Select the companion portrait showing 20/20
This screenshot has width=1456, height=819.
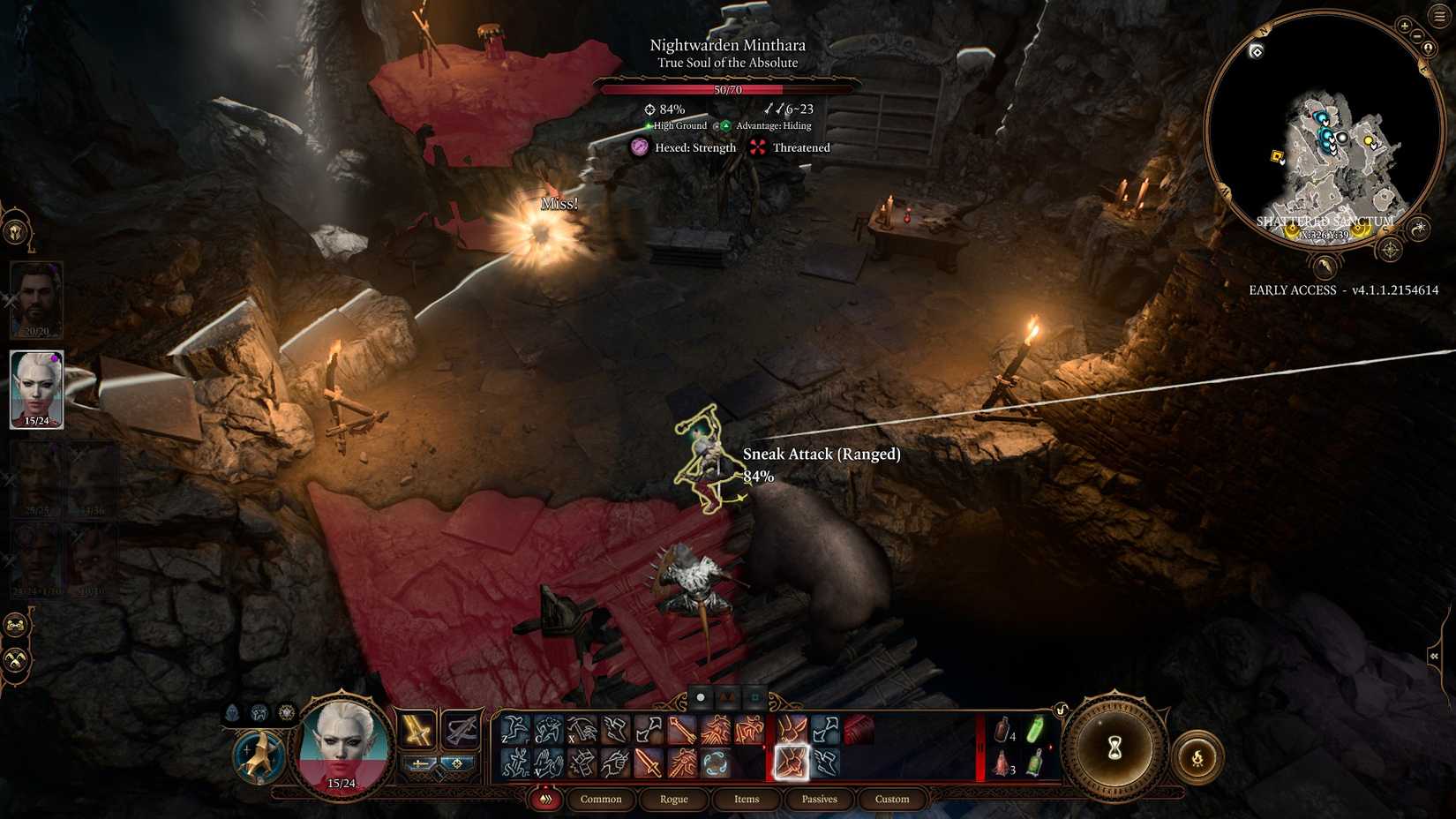[x=35, y=300]
